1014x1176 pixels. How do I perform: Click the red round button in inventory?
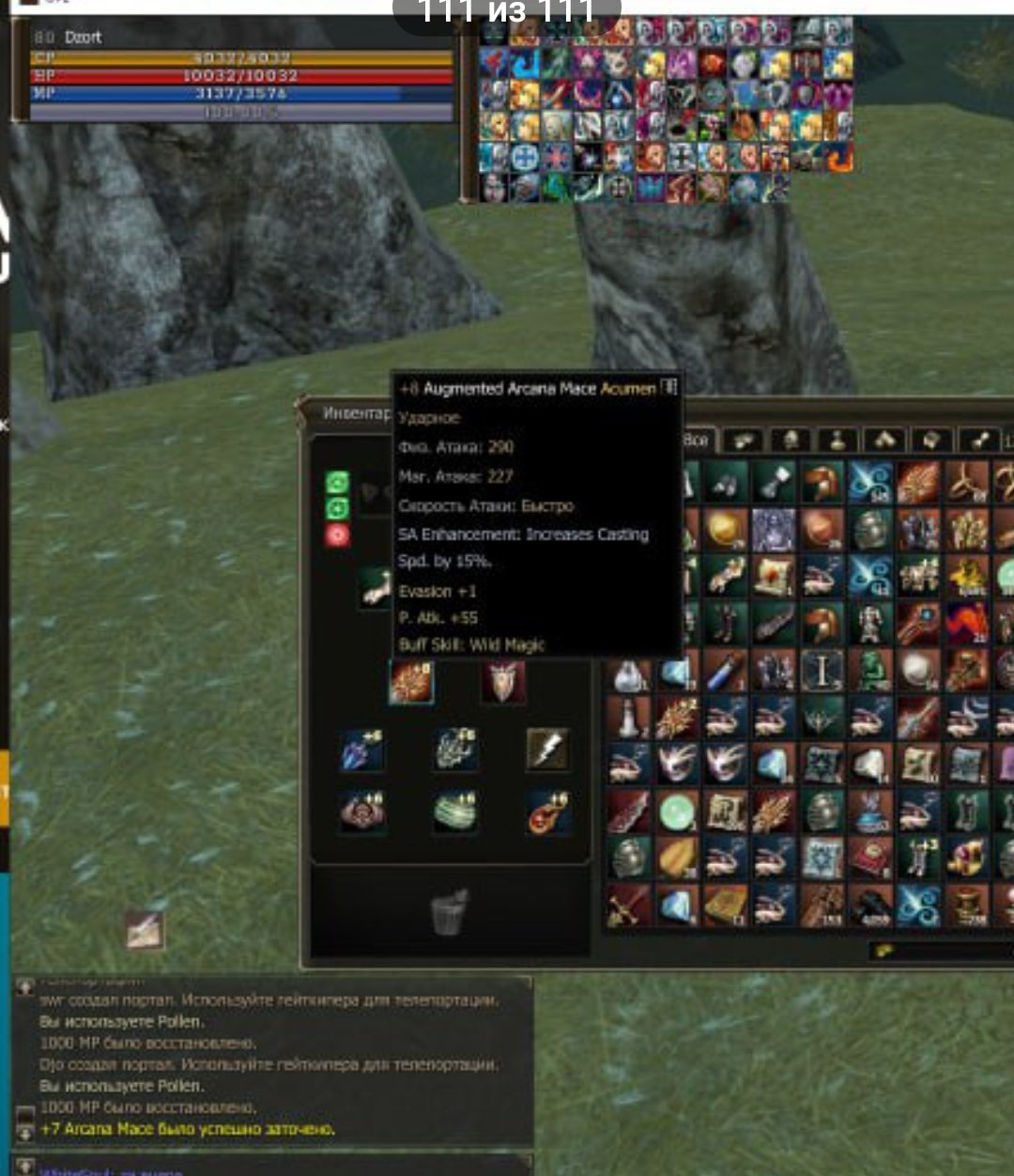point(337,535)
